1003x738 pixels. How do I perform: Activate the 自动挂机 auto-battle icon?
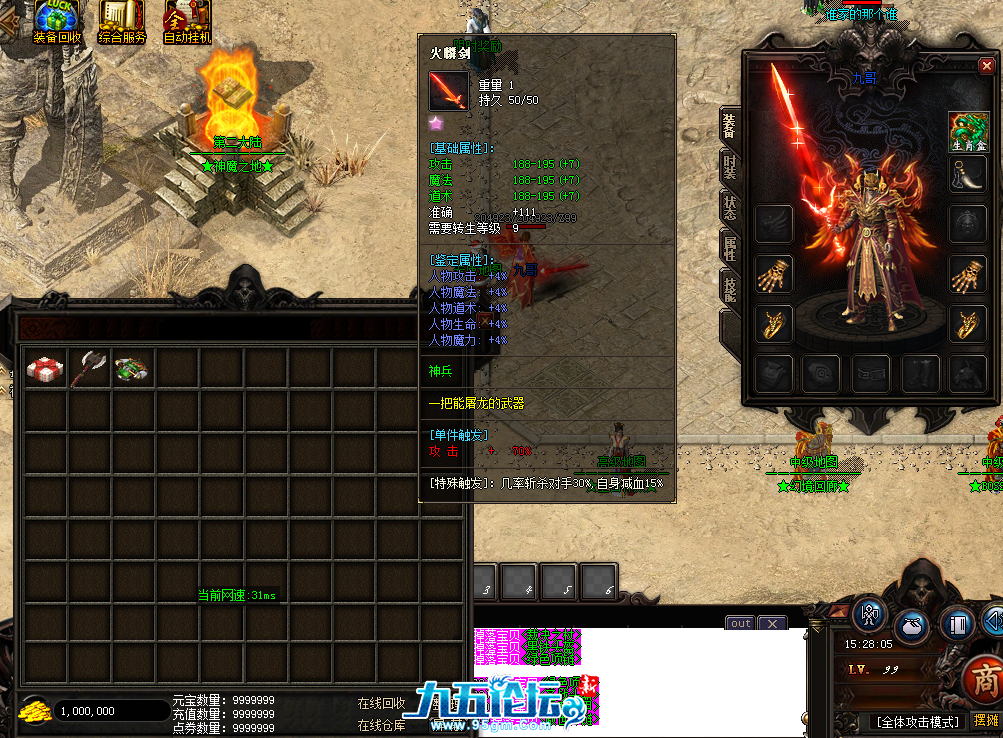(187, 22)
